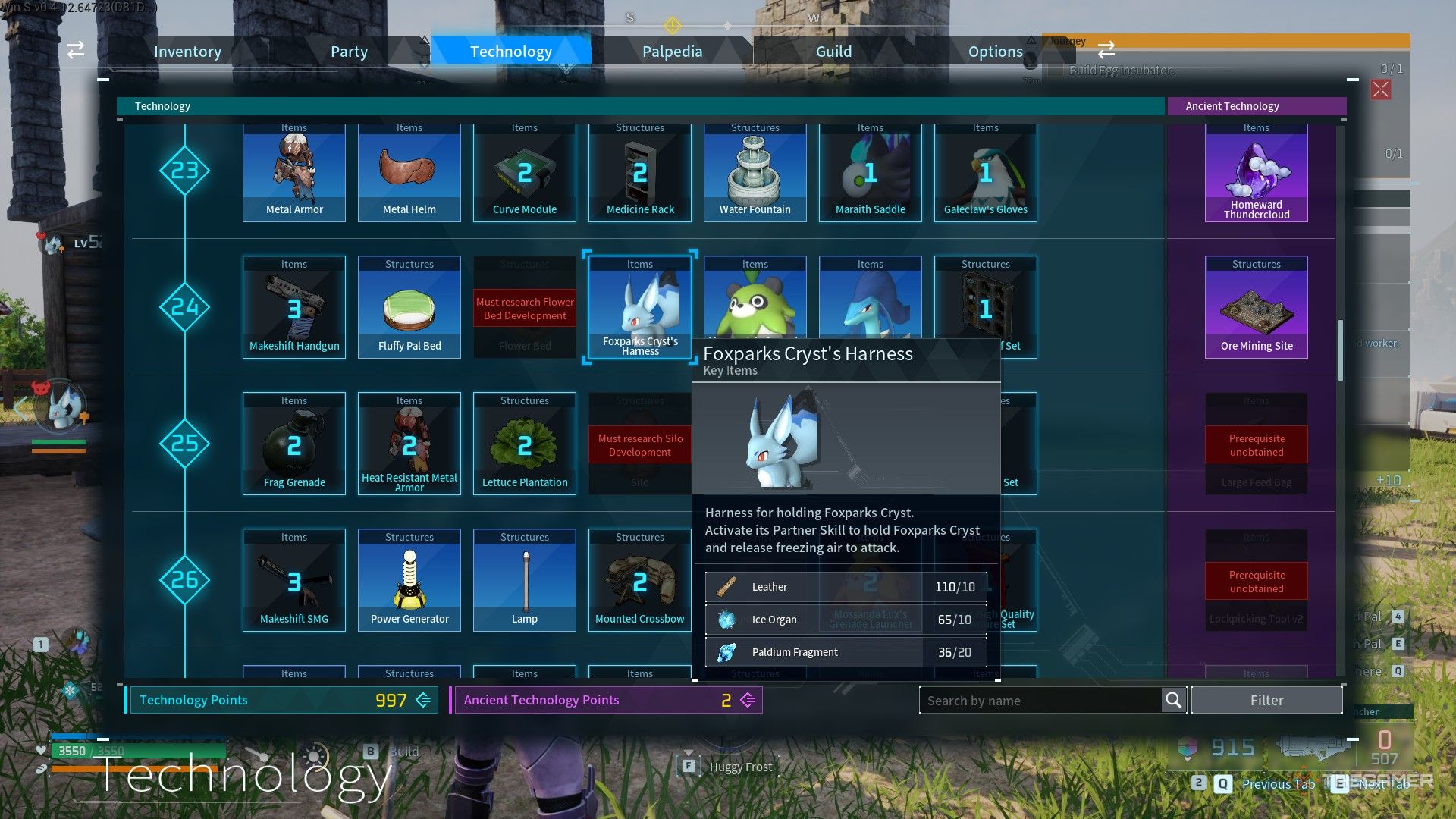1456x819 pixels.
Task: Select the Lettuce Plantation structure
Action: [525, 444]
